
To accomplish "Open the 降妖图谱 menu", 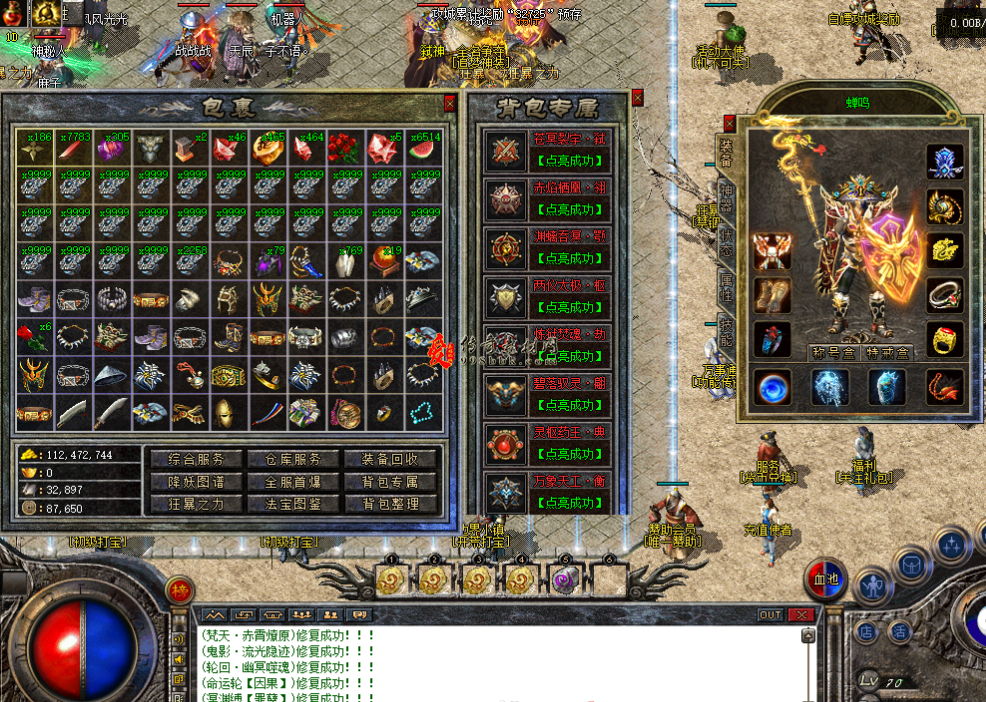I will 195,482.
